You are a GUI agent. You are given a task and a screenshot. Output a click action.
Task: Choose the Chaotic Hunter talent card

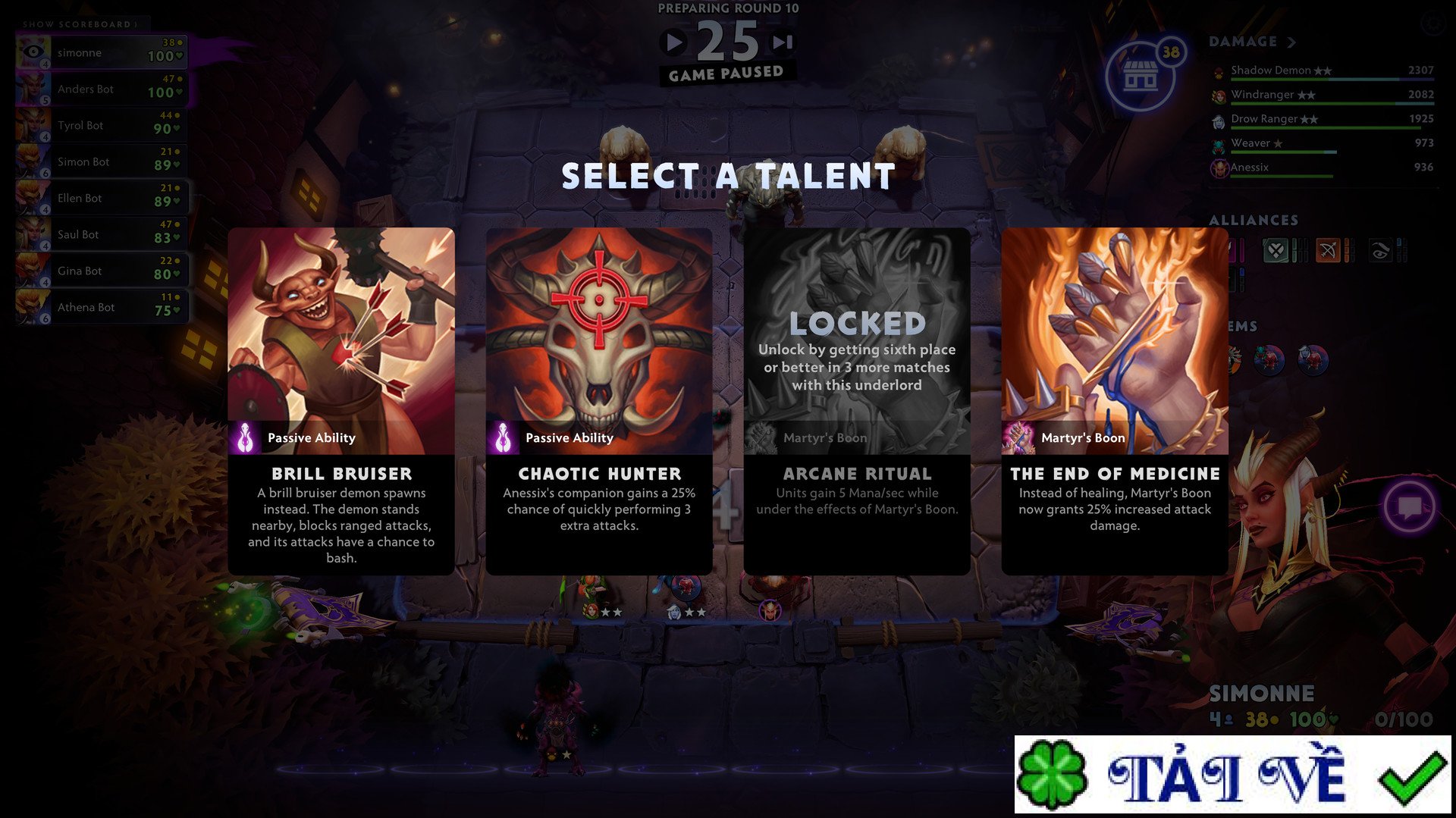click(599, 400)
